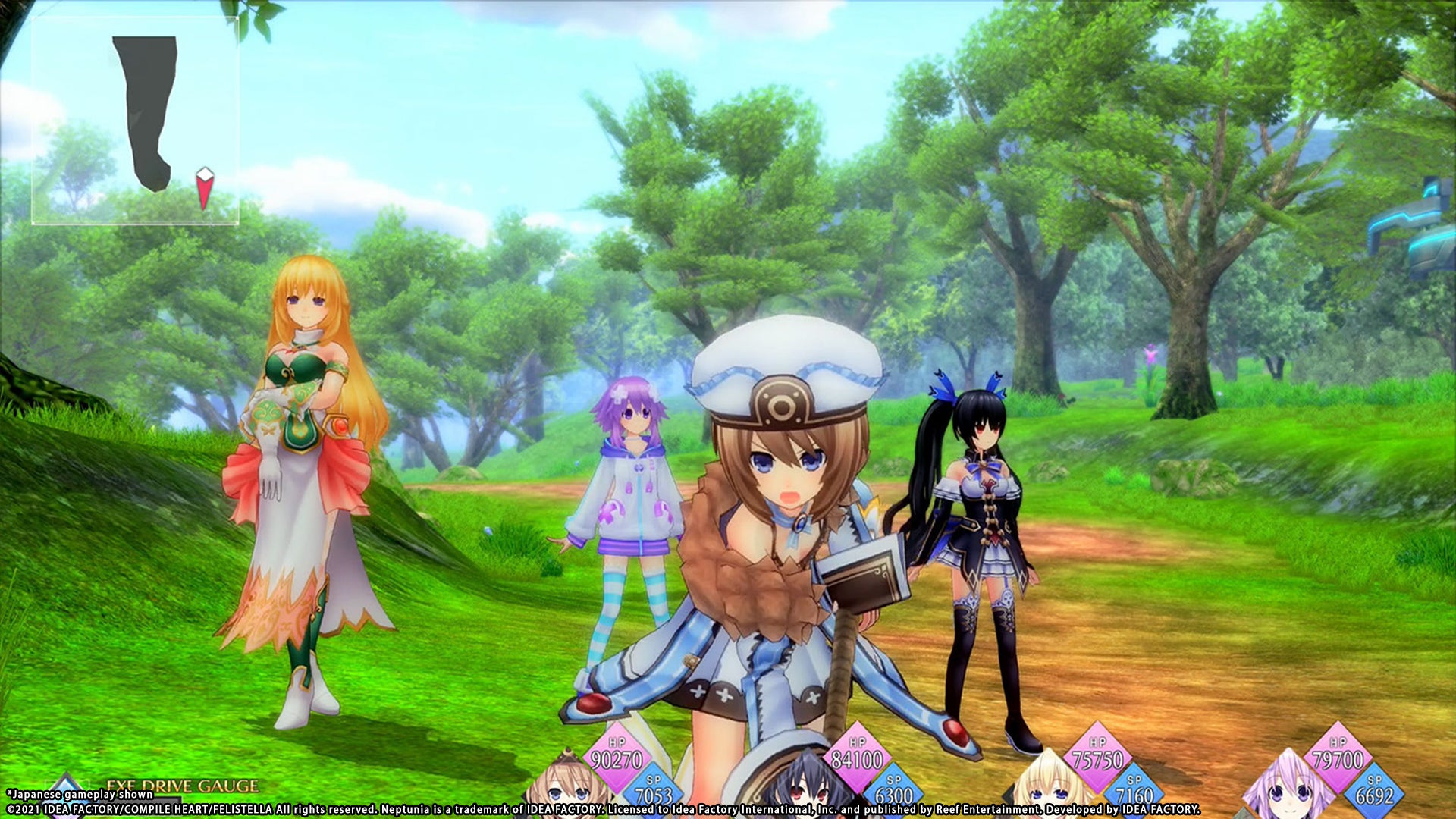Screen dimensions: 1456x819
Task: Click the red player marker on the minimap
Action: pos(204,187)
